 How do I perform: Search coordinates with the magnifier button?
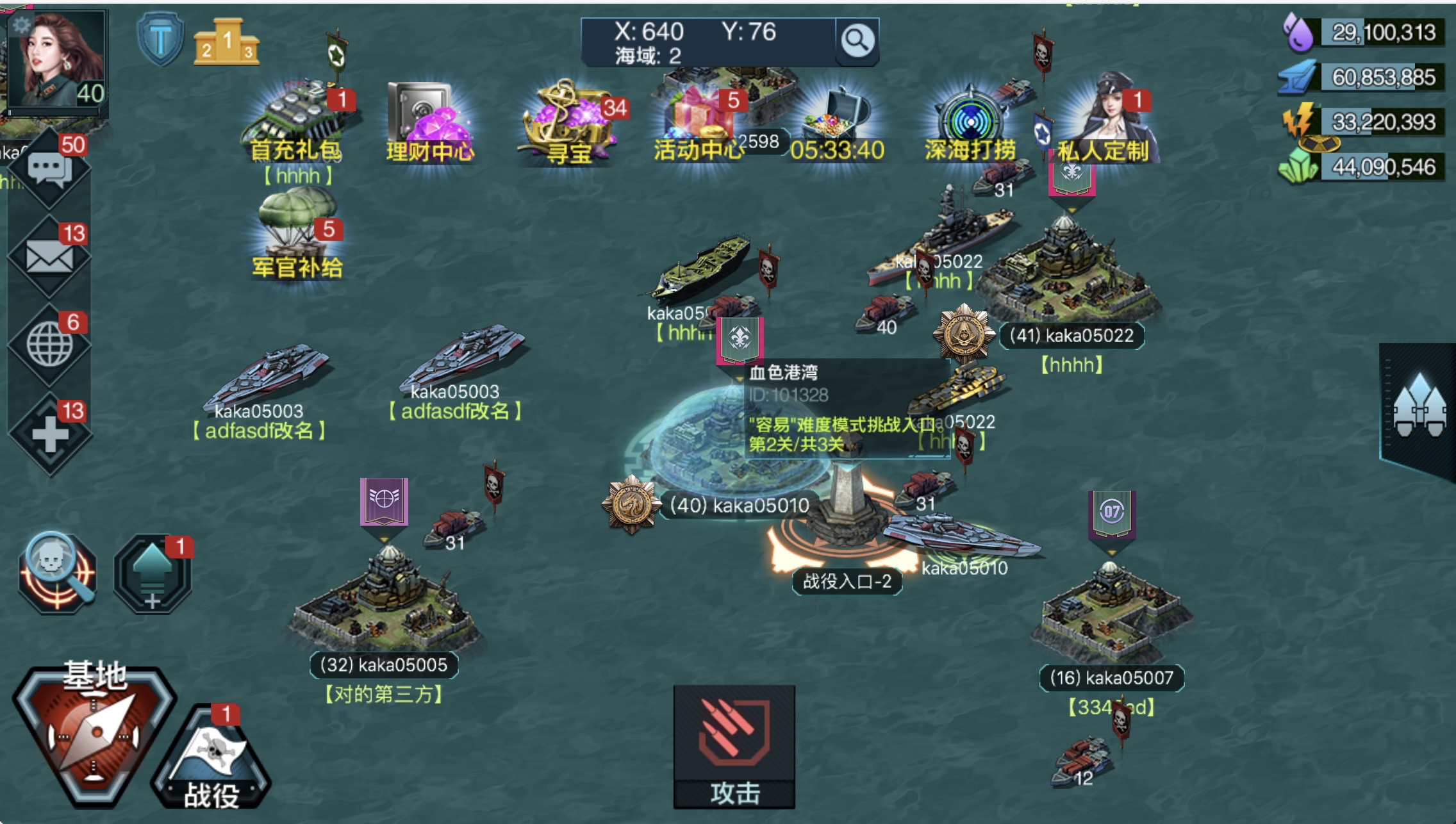(x=857, y=42)
